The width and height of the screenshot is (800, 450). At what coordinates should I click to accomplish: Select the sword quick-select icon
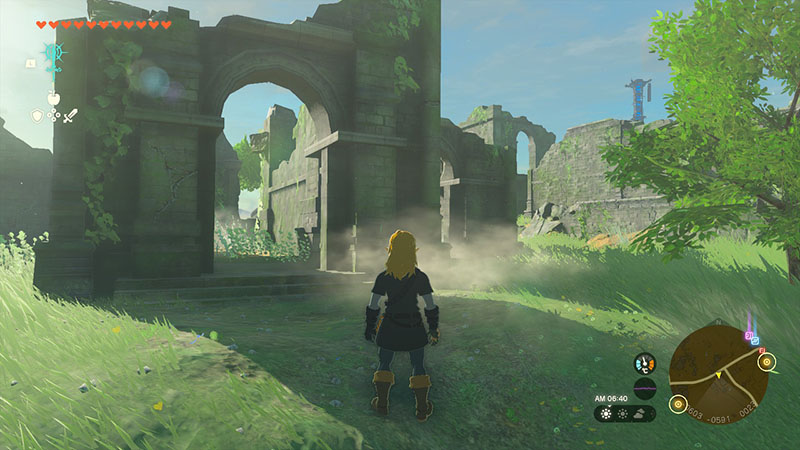(x=70, y=116)
